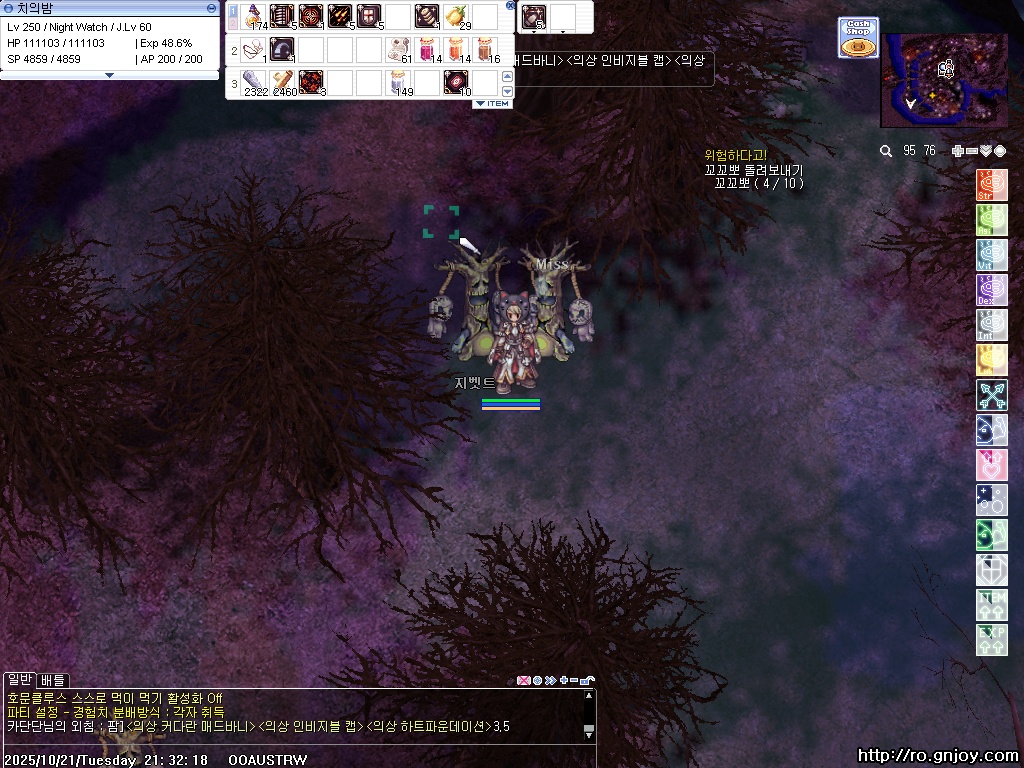Click the Str food buff icon

(991, 185)
